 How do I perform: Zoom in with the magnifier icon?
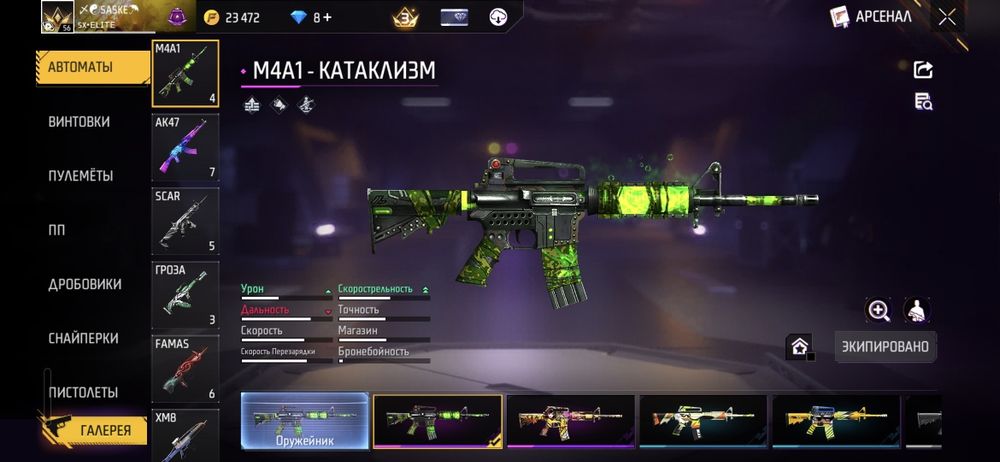(879, 310)
